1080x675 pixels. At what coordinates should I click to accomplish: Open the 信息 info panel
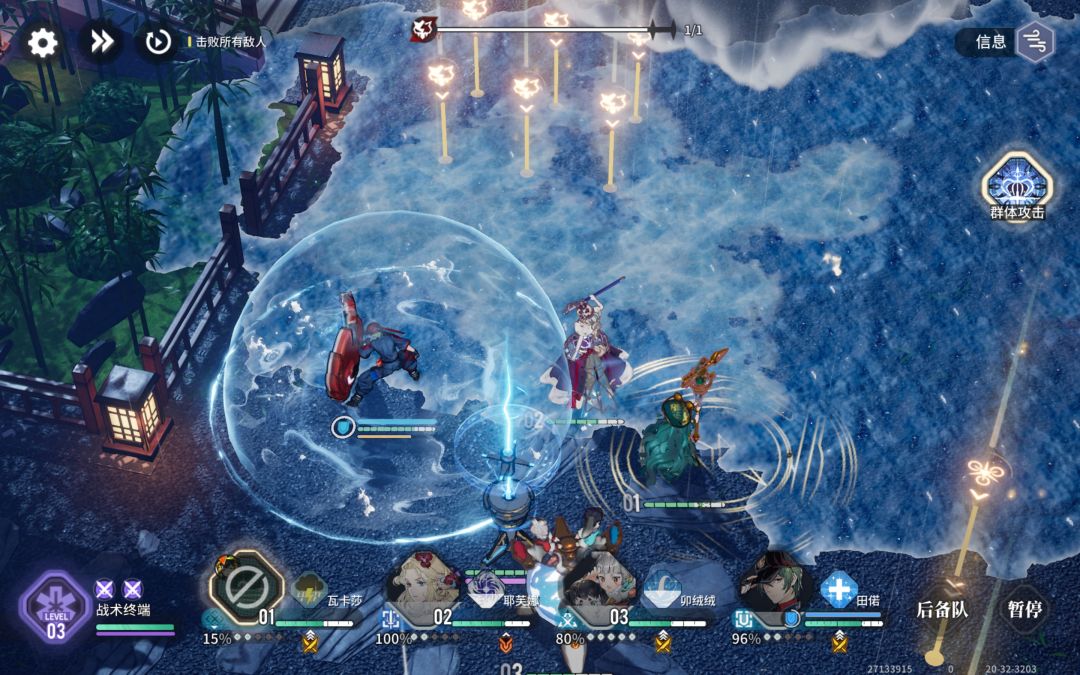[x=1006, y=42]
